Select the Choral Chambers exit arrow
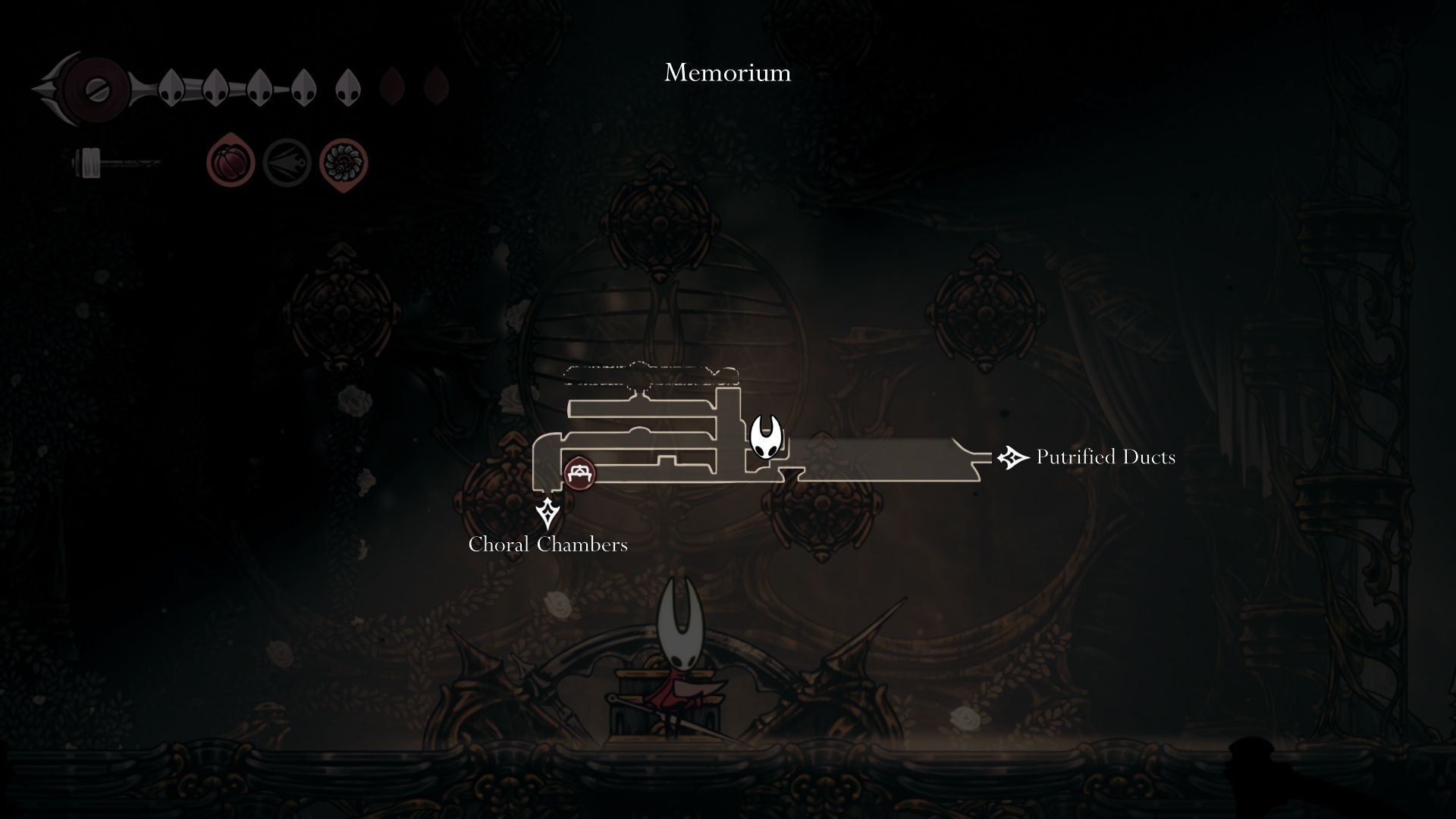Viewport: 1456px width, 819px height. [x=548, y=513]
